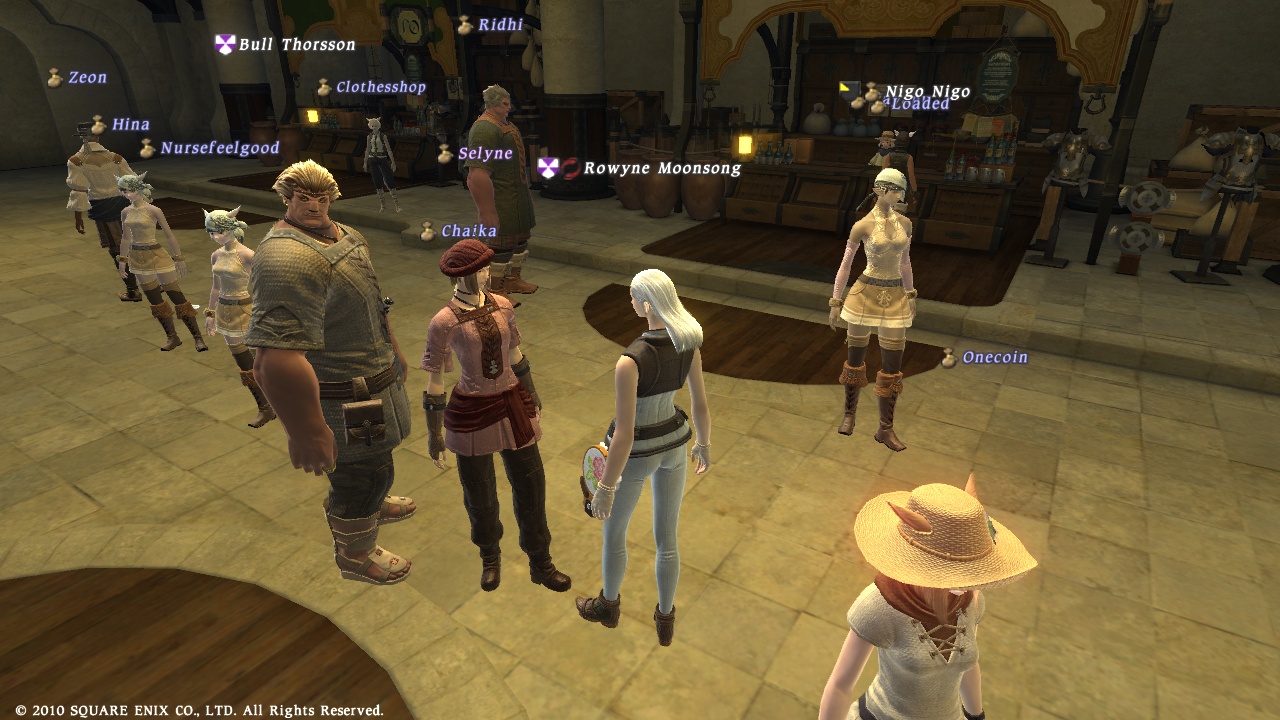This screenshot has height=720, width=1280.
Task: Click the Chaika name label
Action: tap(469, 232)
